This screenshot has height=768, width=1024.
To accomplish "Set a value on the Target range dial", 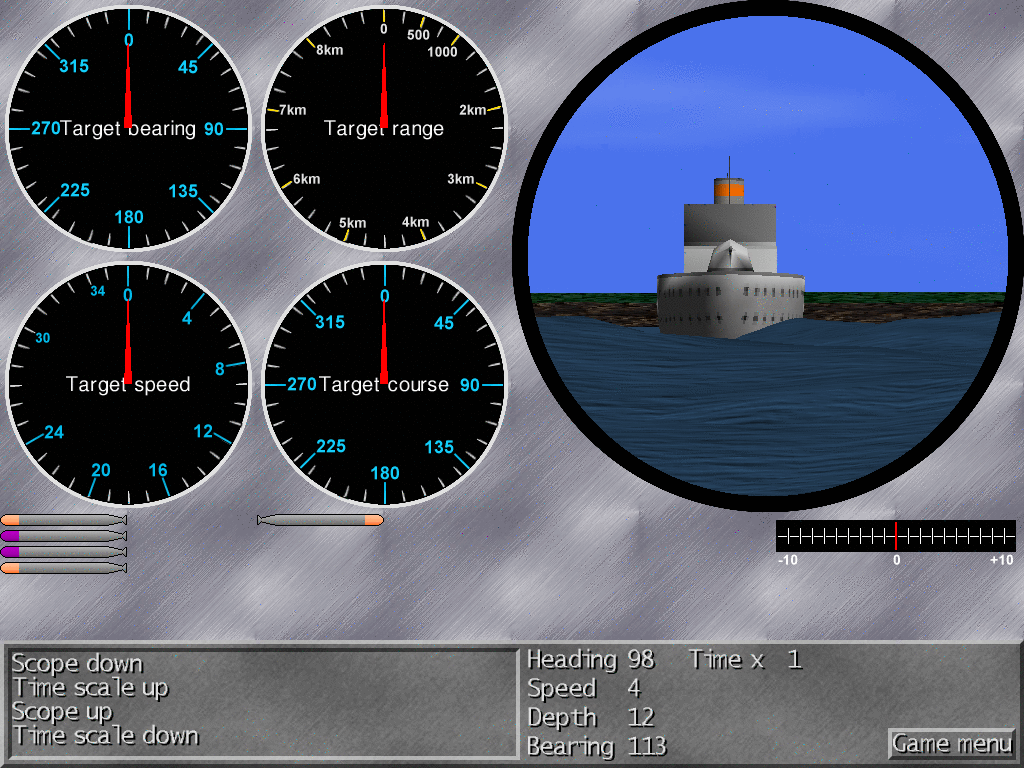I will pyautogui.click(x=384, y=128).
